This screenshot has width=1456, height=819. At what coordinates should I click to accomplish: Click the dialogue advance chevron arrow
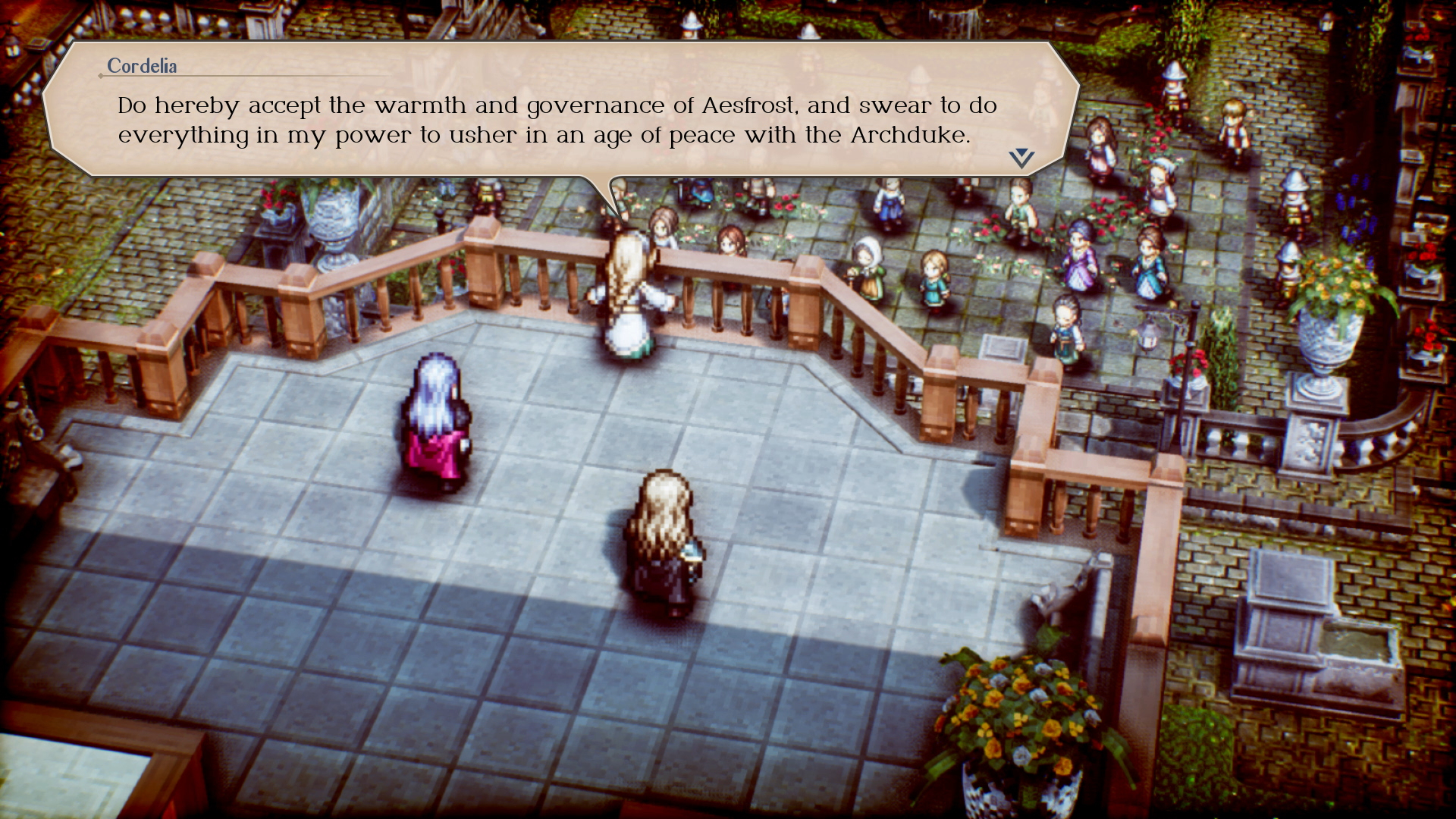1020,157
